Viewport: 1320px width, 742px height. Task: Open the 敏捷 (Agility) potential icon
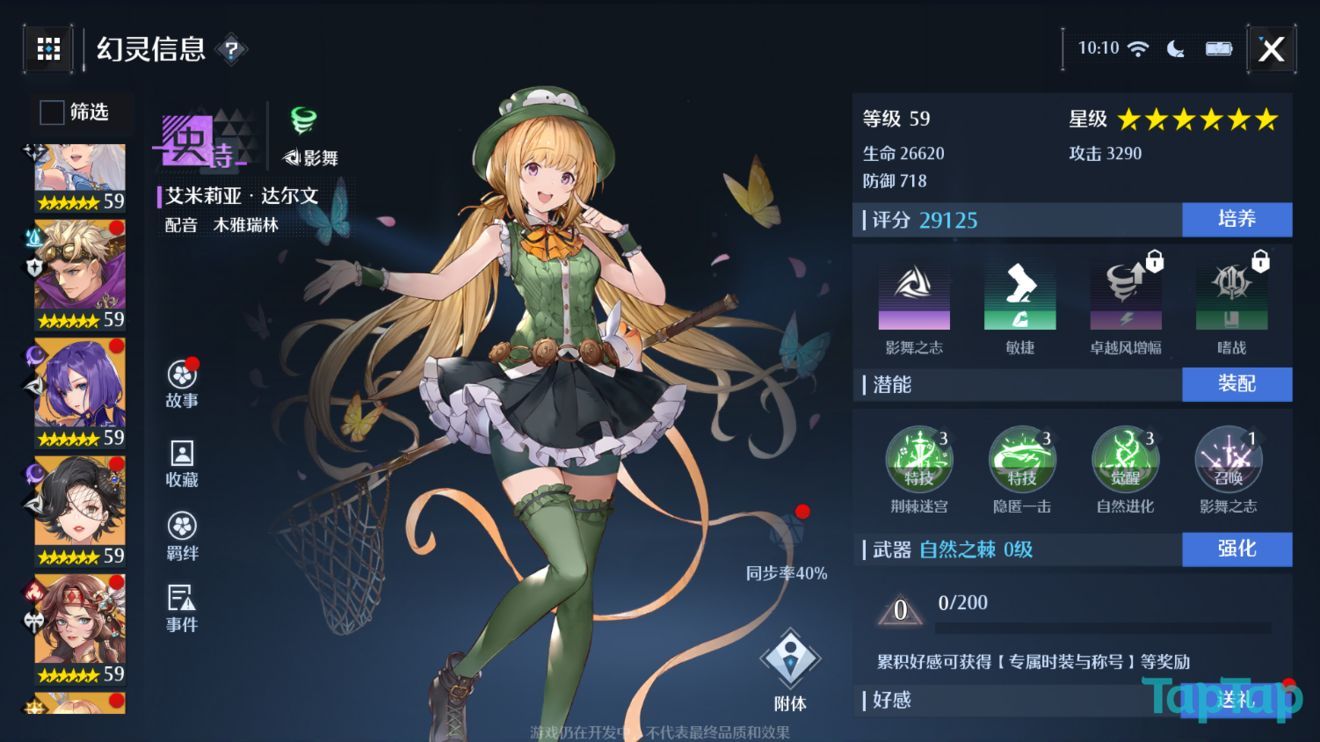pyautogui.click(x=1018, y=295)
